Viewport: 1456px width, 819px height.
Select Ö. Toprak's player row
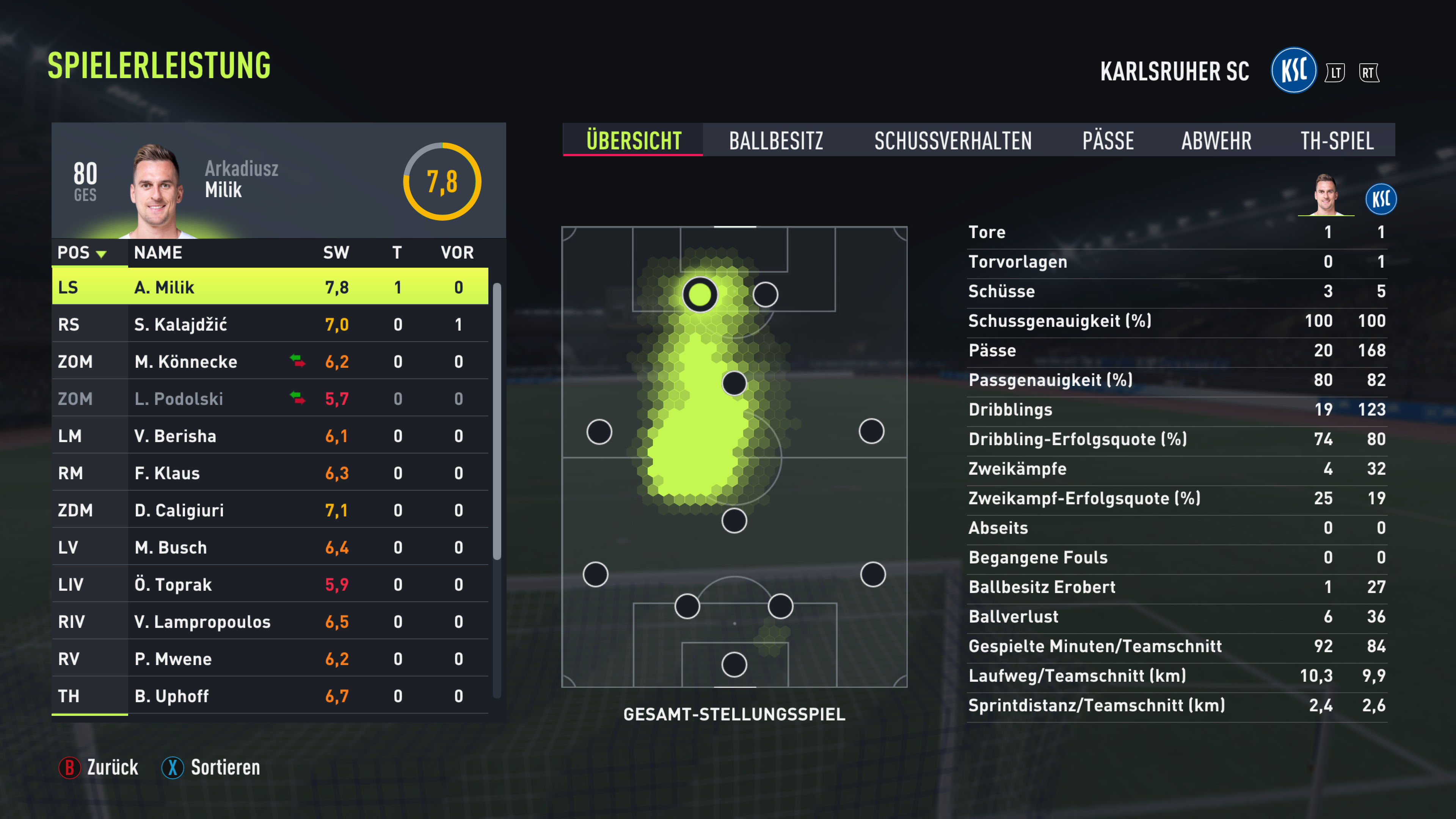[x=270, y=584]
